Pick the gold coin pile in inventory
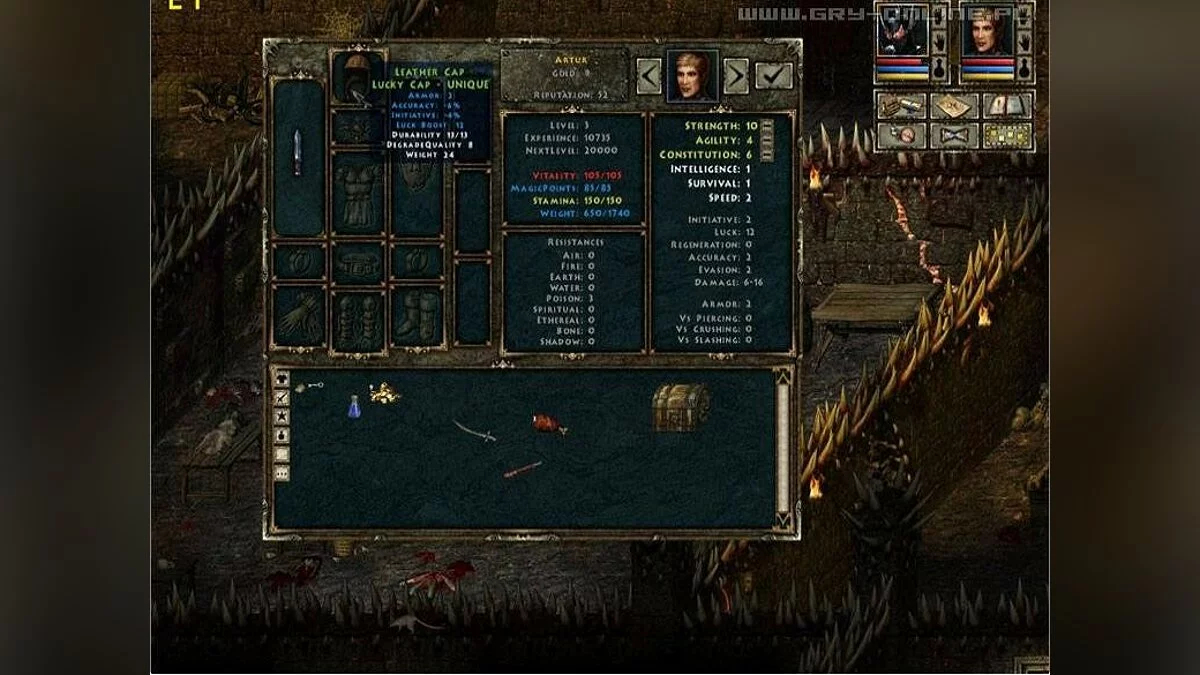 click(383, 393)
